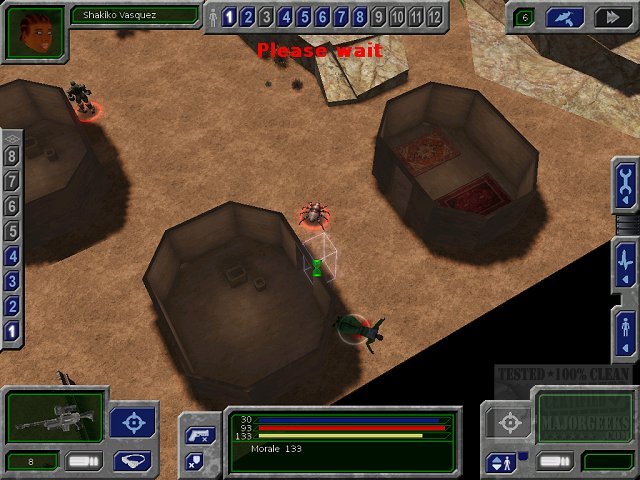Switch to level 4 on left bar
This screenshot has height=480, width=640.
pos(12,256)
